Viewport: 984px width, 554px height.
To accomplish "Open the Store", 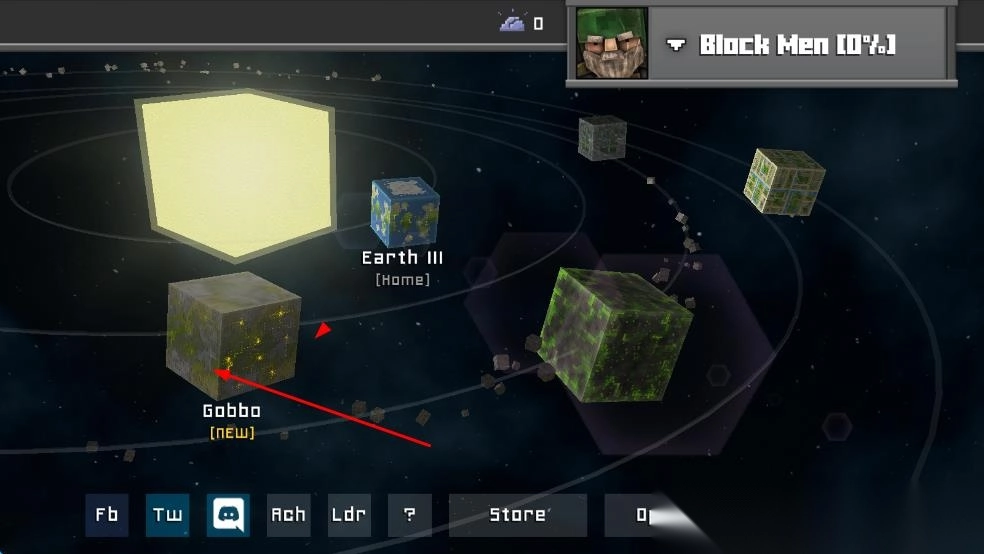I will coord(517,515).
